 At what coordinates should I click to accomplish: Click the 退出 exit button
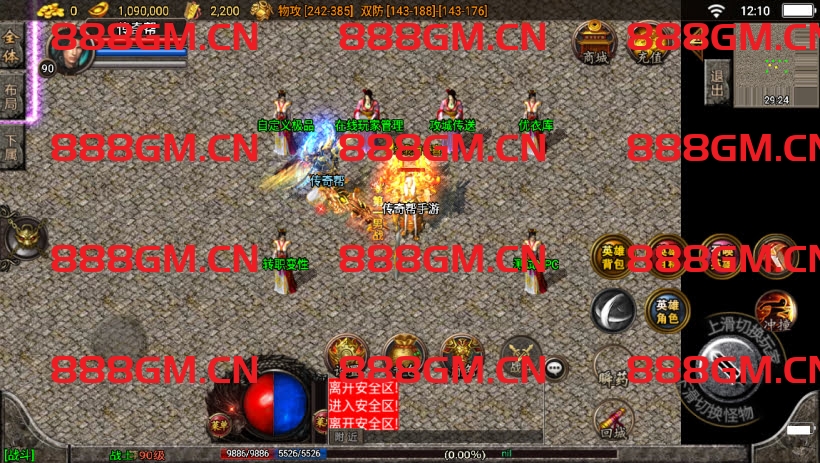[x=716, y=79]
